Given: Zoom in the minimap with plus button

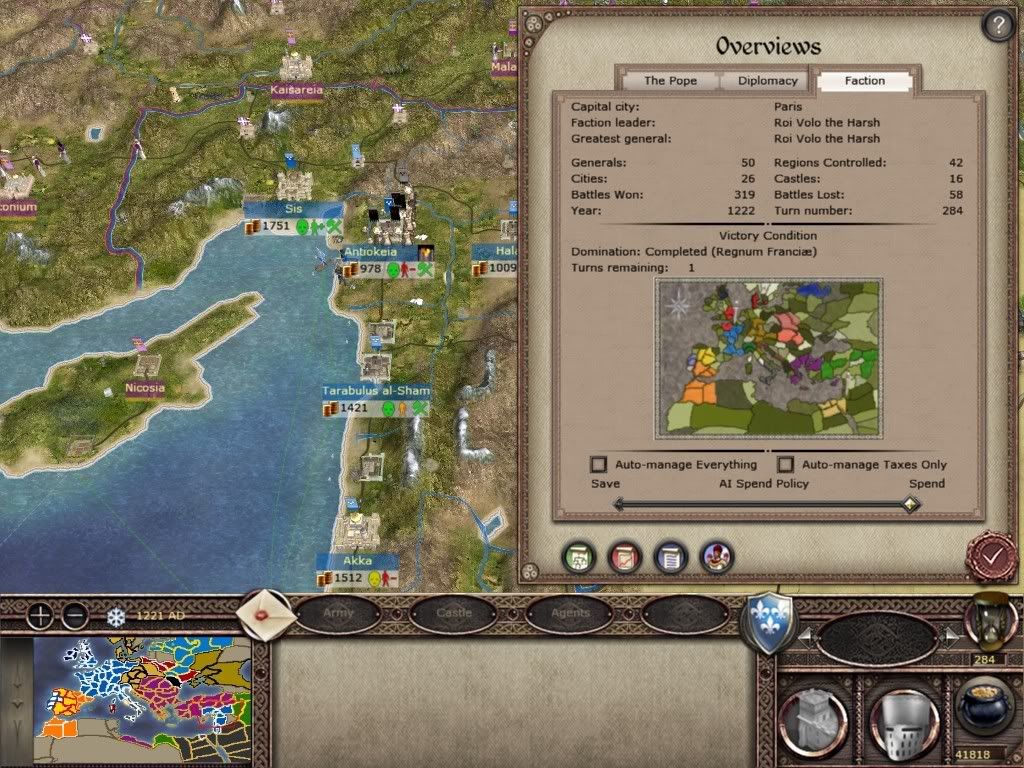Looking at the screenshot, I should pyautogui.click(x=39, y=616).
